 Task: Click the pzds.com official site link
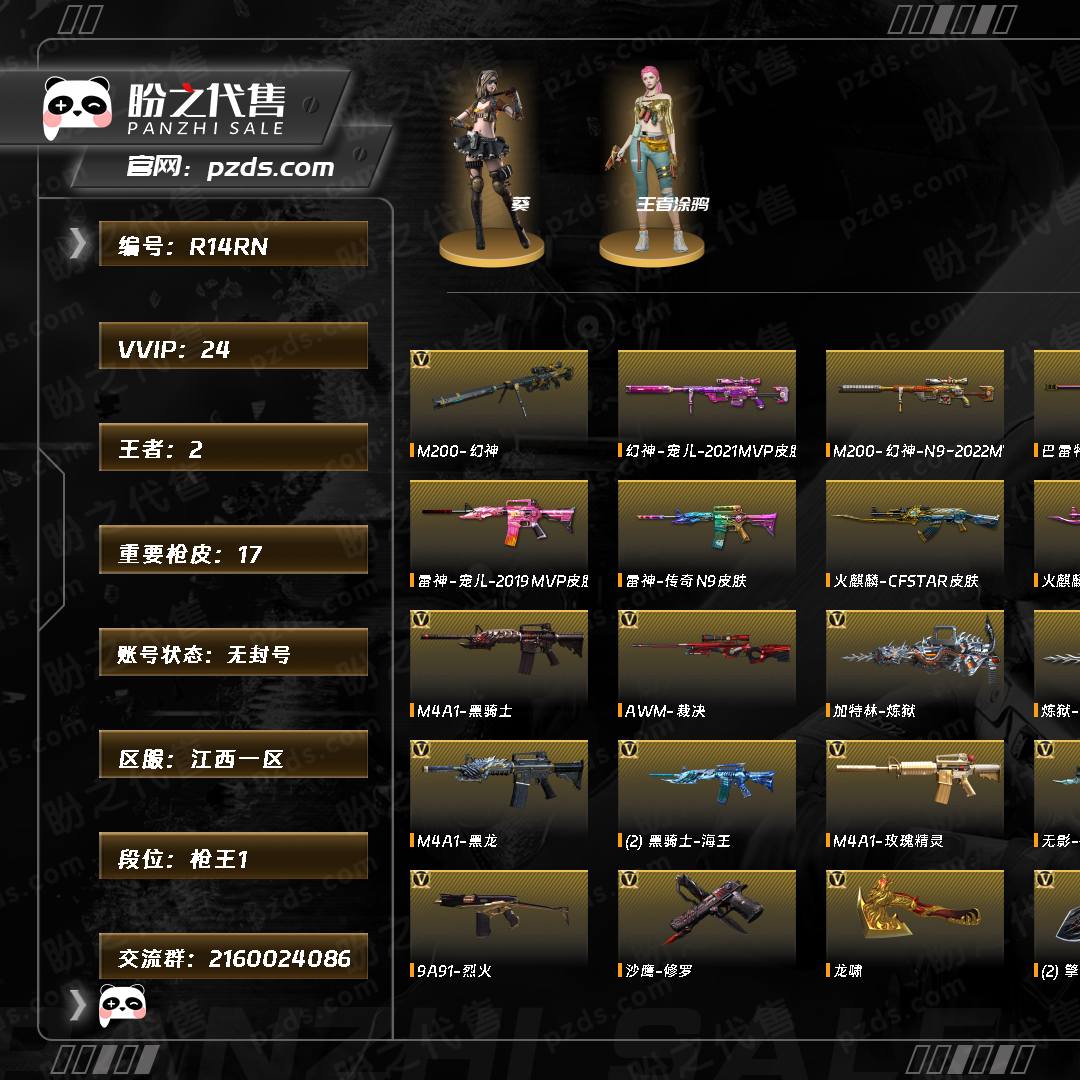pyautogui.click(x=270, y=168)
